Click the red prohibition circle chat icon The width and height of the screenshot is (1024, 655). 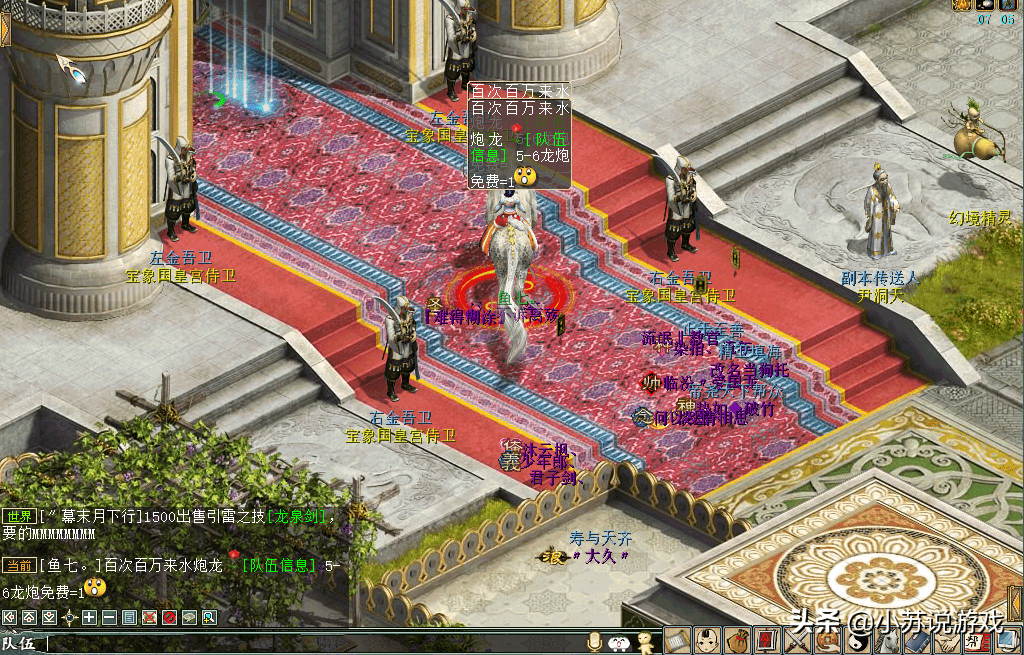click(169, 617)
